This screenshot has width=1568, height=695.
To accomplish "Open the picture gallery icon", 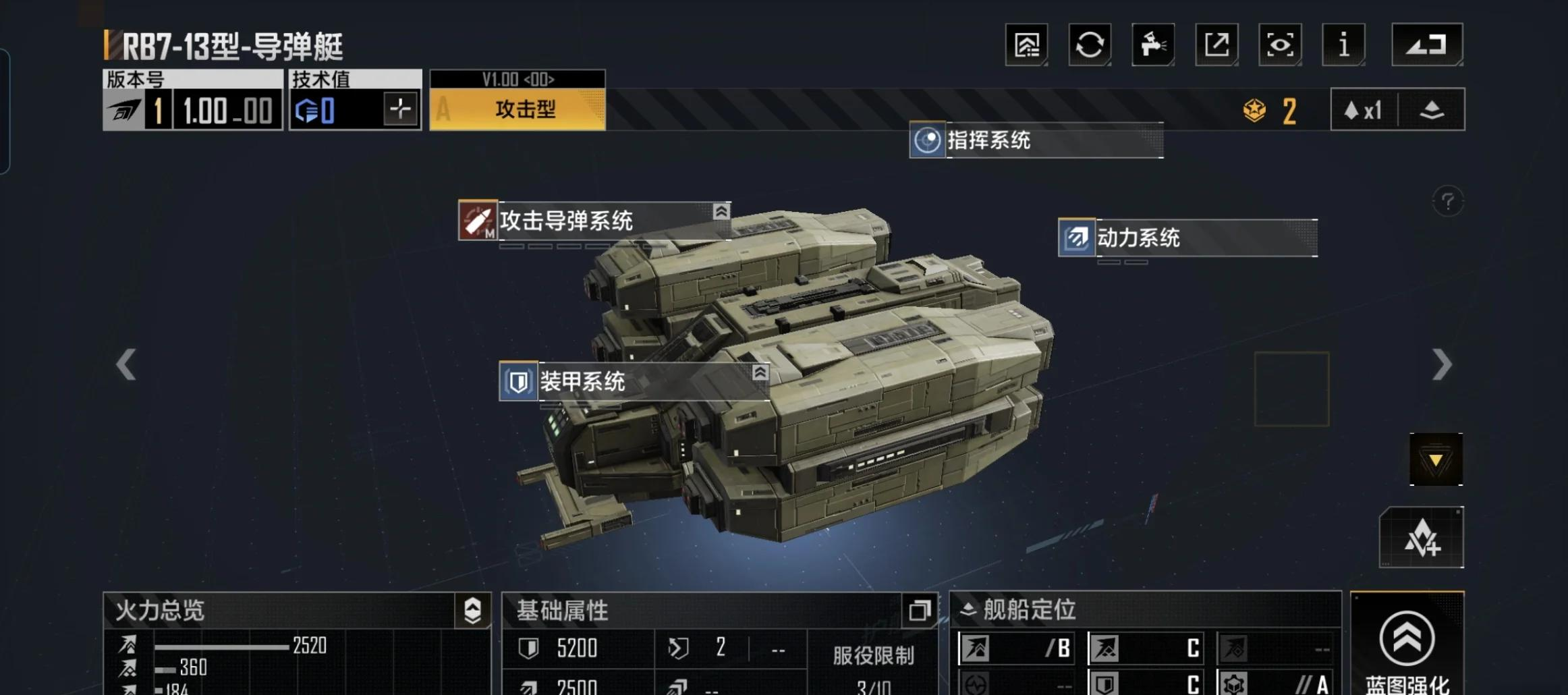I will click(x=1026, y=45).
